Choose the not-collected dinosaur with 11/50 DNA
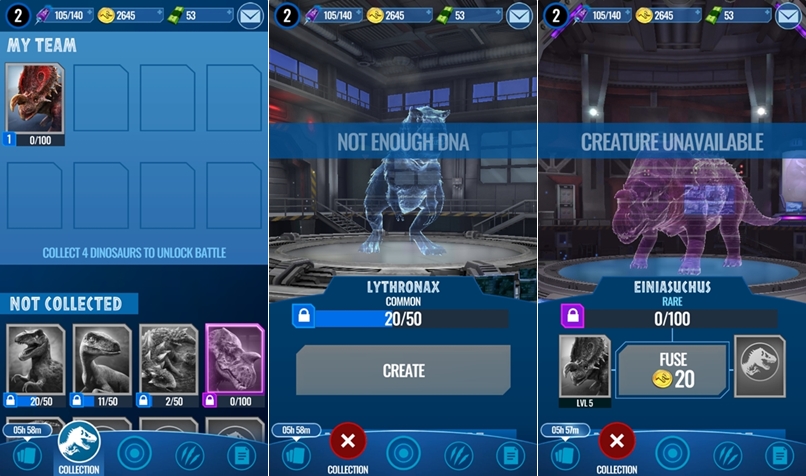Screen dimensions: 806x476 tap(102, 362)
